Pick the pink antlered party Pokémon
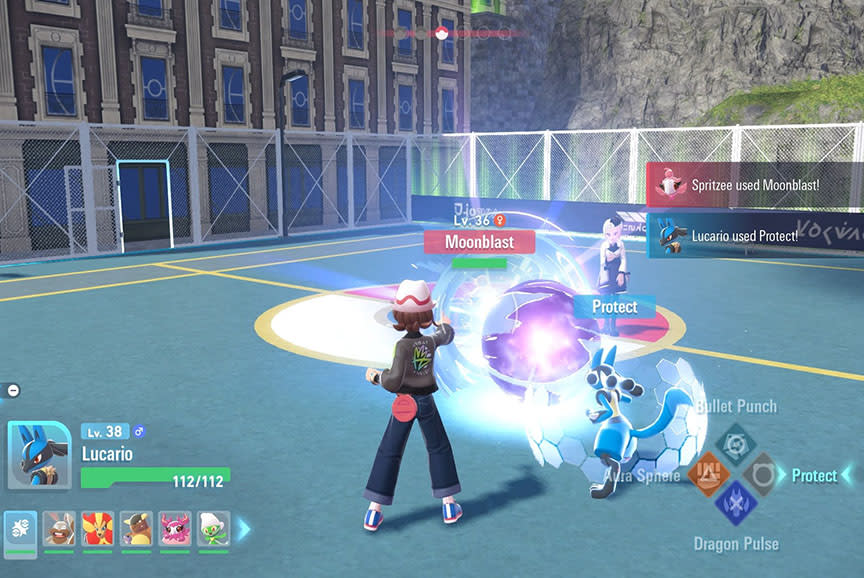 tap(175, 528)
